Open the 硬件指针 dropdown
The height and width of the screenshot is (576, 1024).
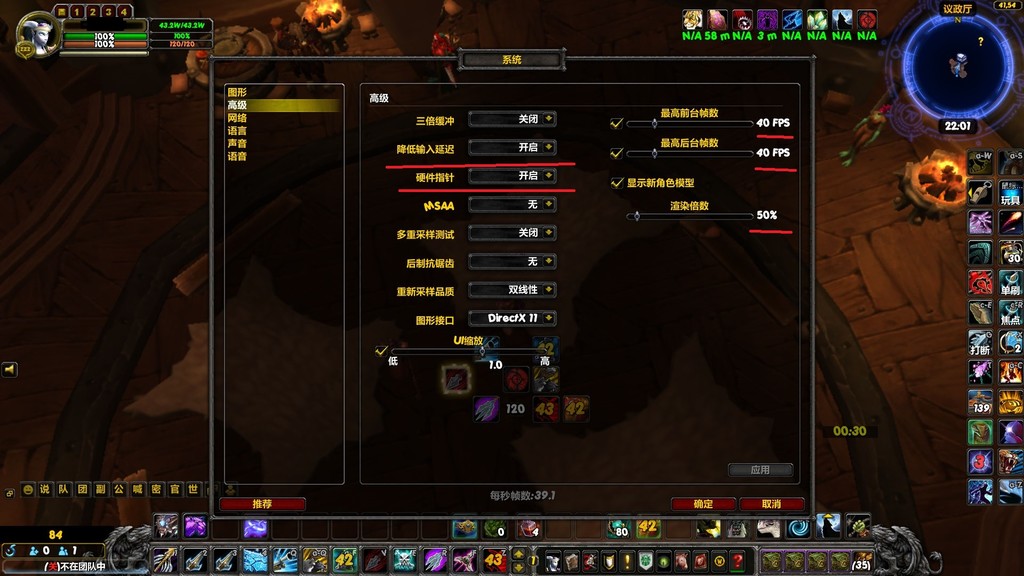512,175
